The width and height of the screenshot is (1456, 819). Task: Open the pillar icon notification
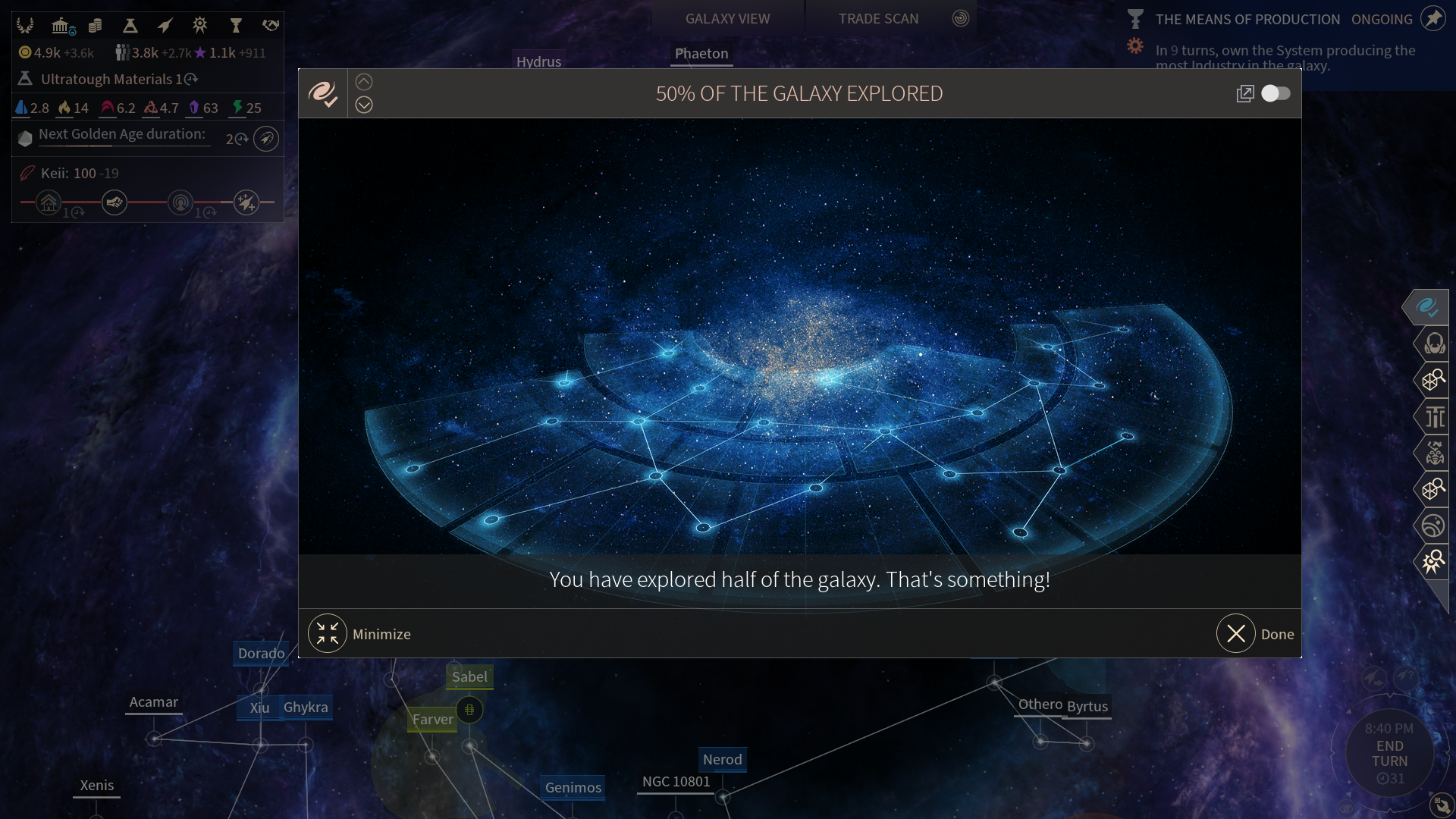[1434, 416]
